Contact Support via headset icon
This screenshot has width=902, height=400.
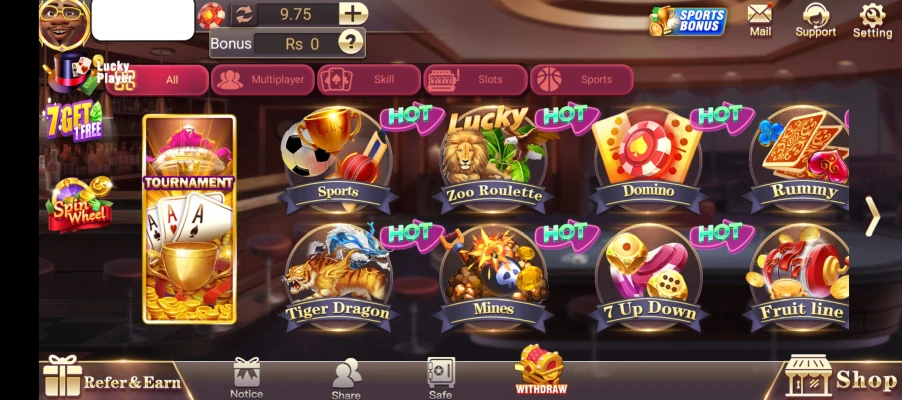(x=815, y=19)
